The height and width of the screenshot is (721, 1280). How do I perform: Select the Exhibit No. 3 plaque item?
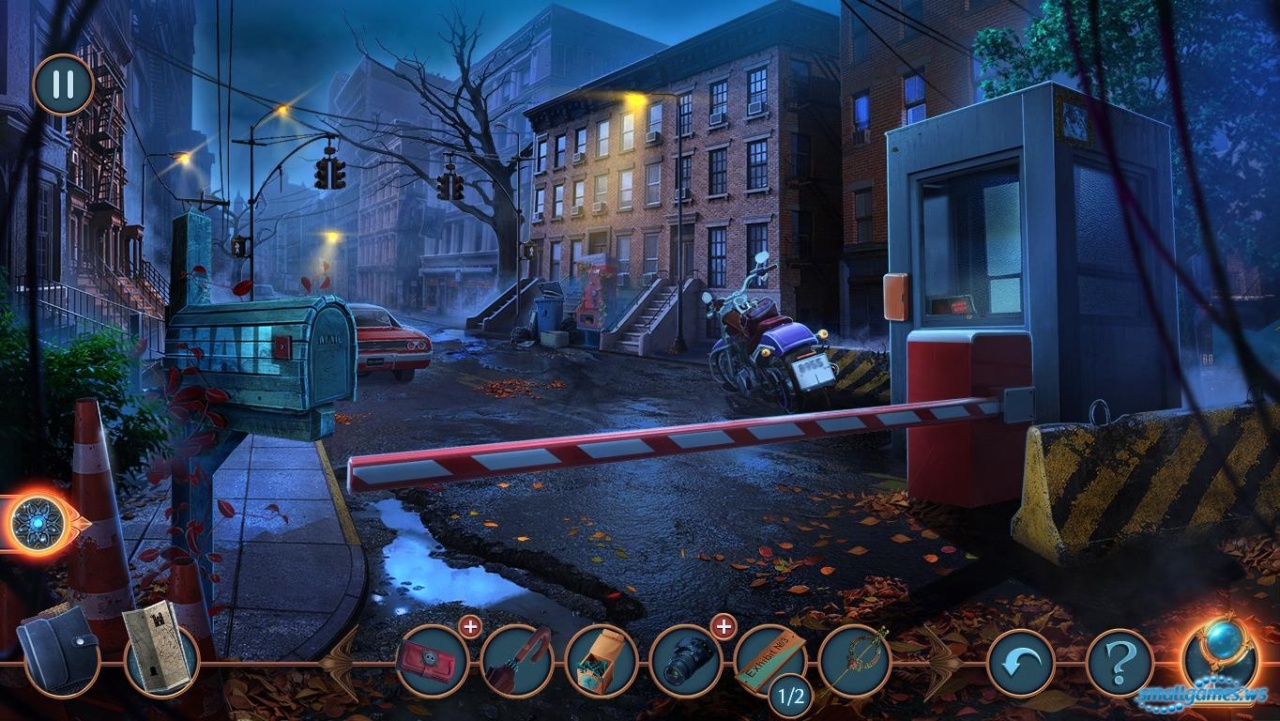coord(770,657)
